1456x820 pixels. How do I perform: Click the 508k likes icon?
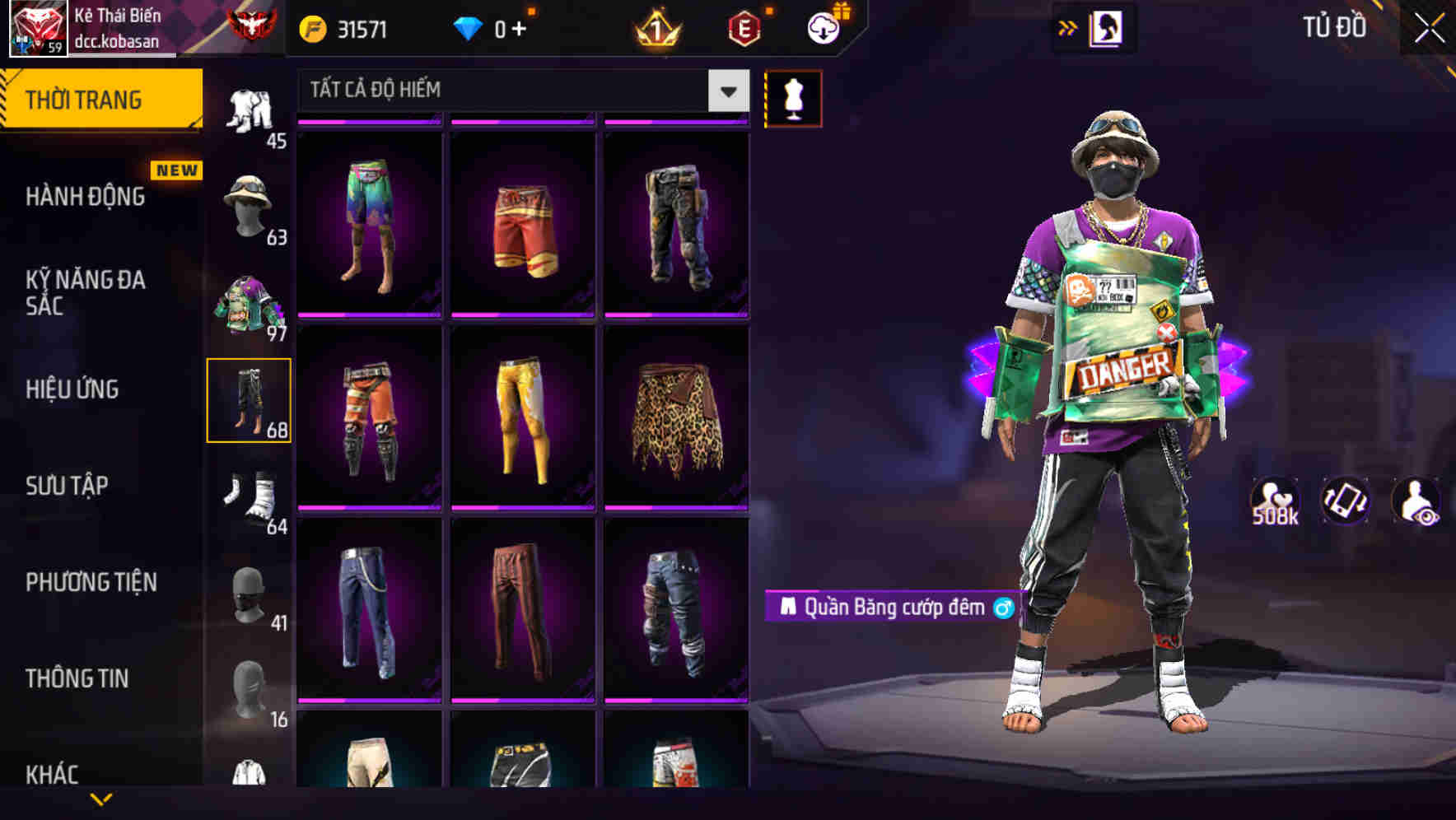tap(1275, 501)
